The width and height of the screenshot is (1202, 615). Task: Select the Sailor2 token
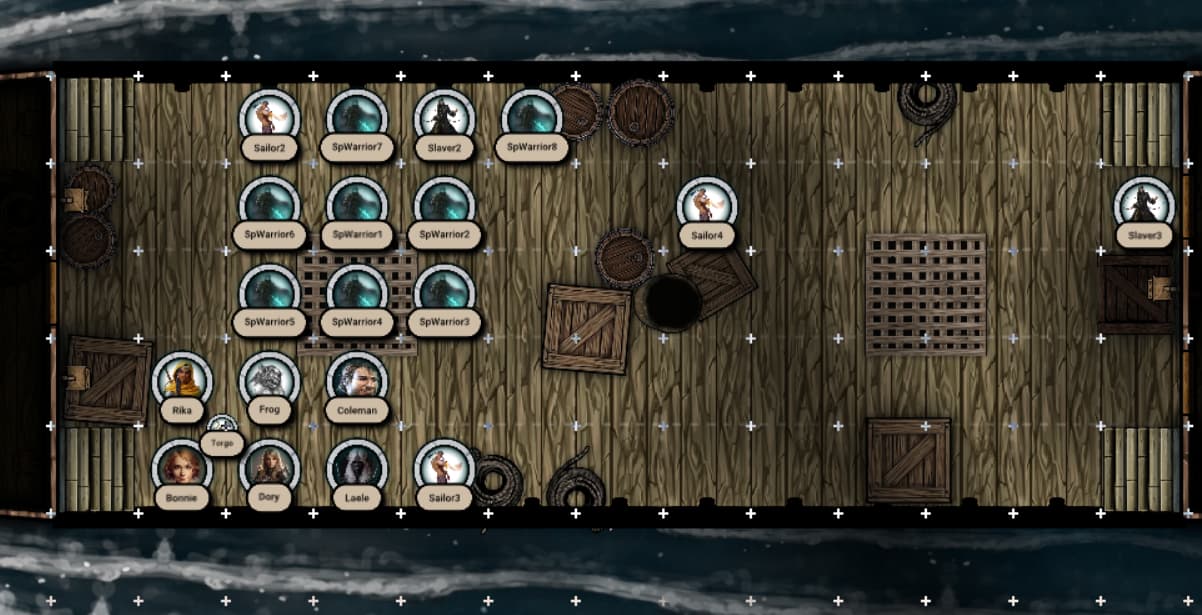click(270, 118)
